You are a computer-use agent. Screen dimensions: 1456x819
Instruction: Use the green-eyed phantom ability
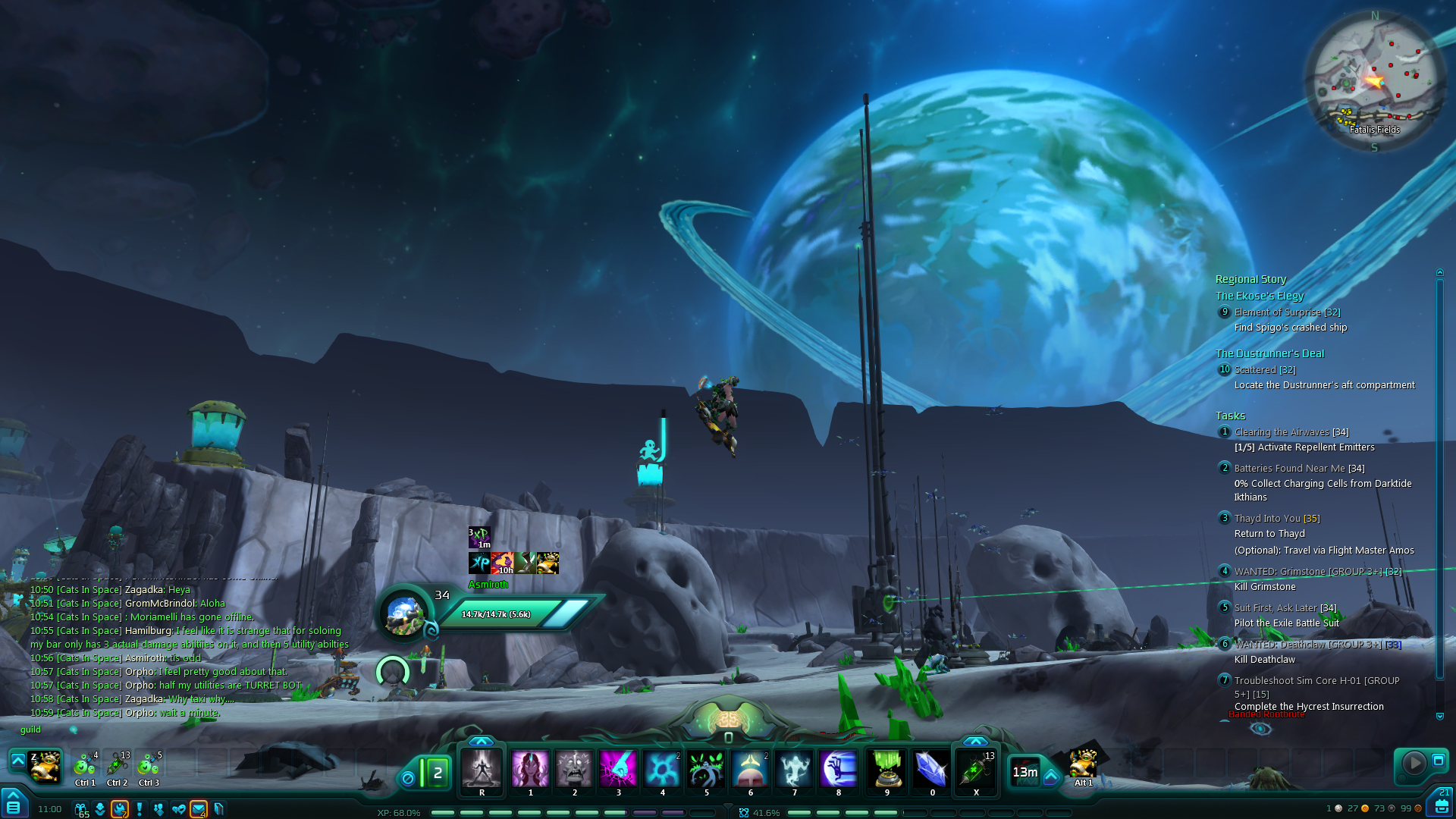click(x=706, y=769)
